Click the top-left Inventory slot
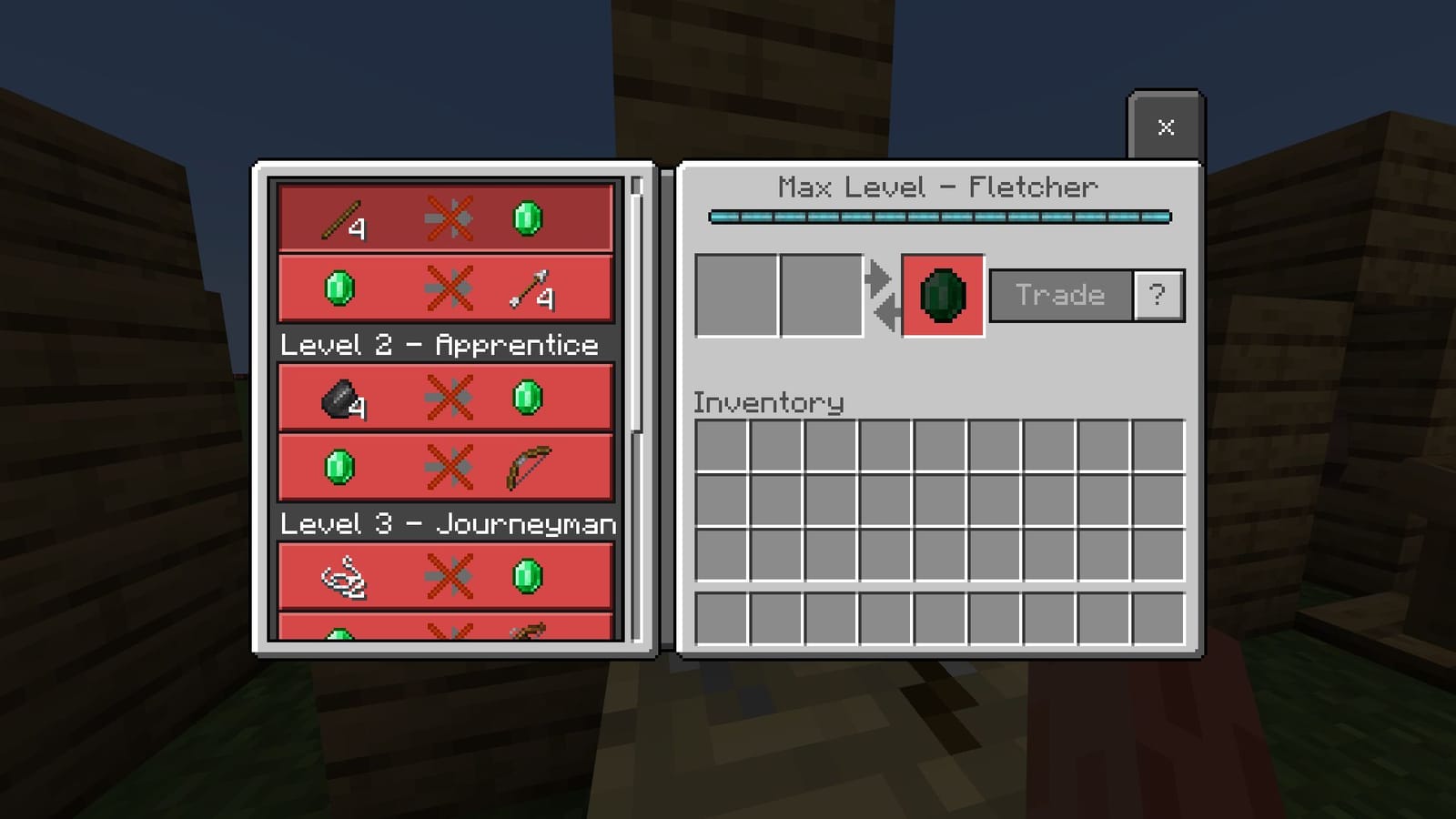 click(x=720, y=445)
